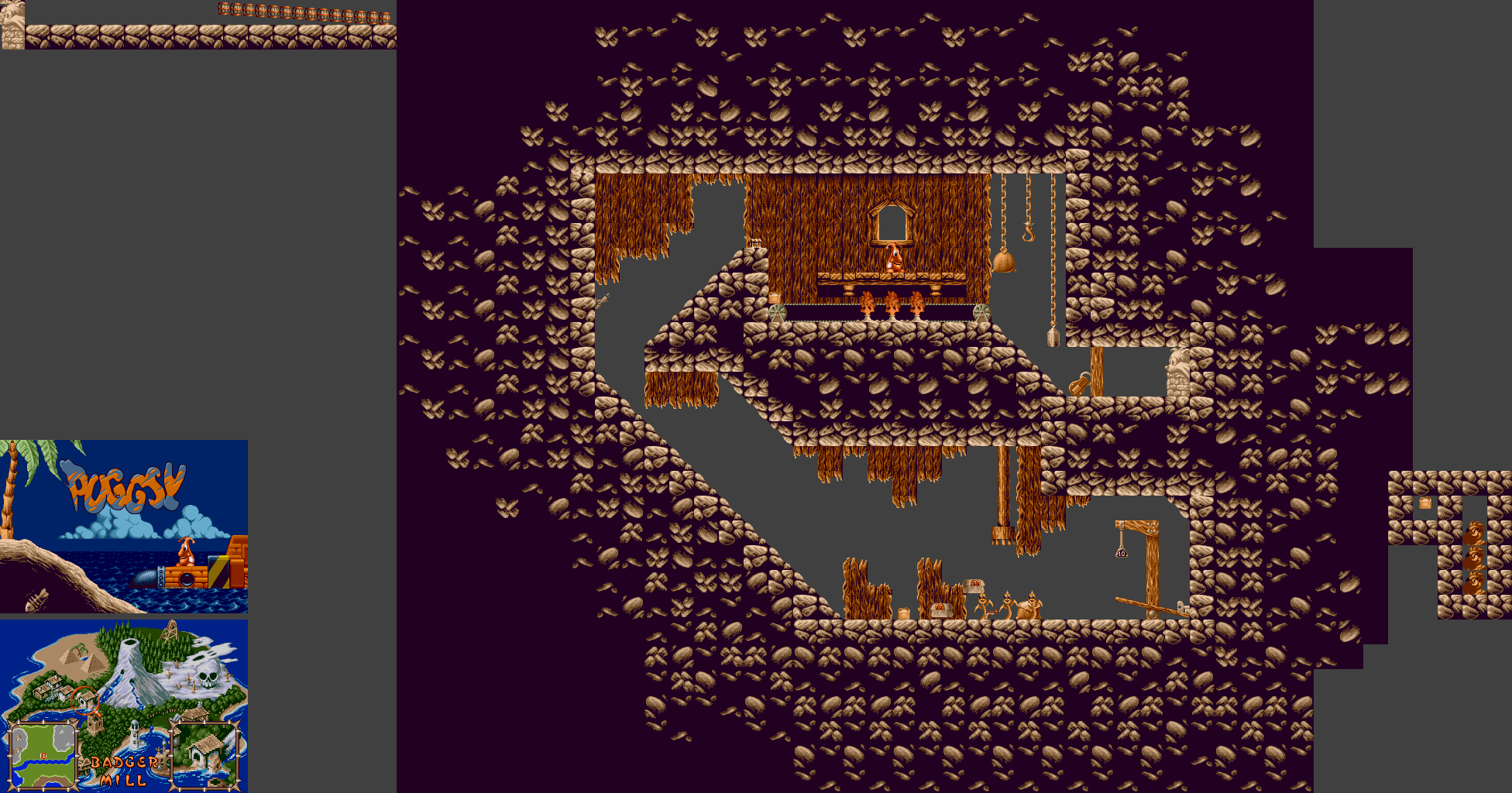
Task: Select the magnifier marker over Badger Mill
Action: (x=84, y=698)
